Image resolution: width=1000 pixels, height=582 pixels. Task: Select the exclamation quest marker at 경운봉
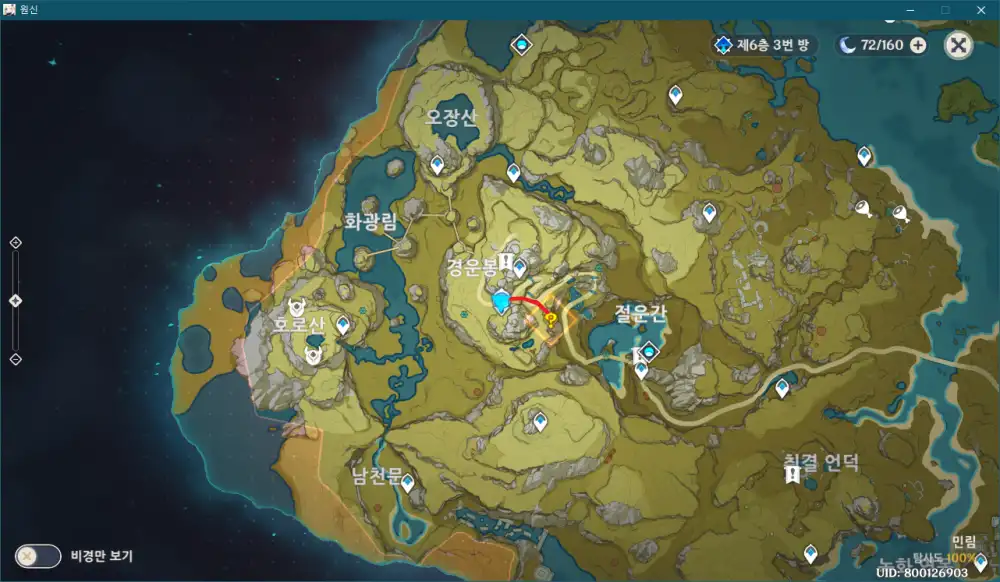click(x=506, y=263)
